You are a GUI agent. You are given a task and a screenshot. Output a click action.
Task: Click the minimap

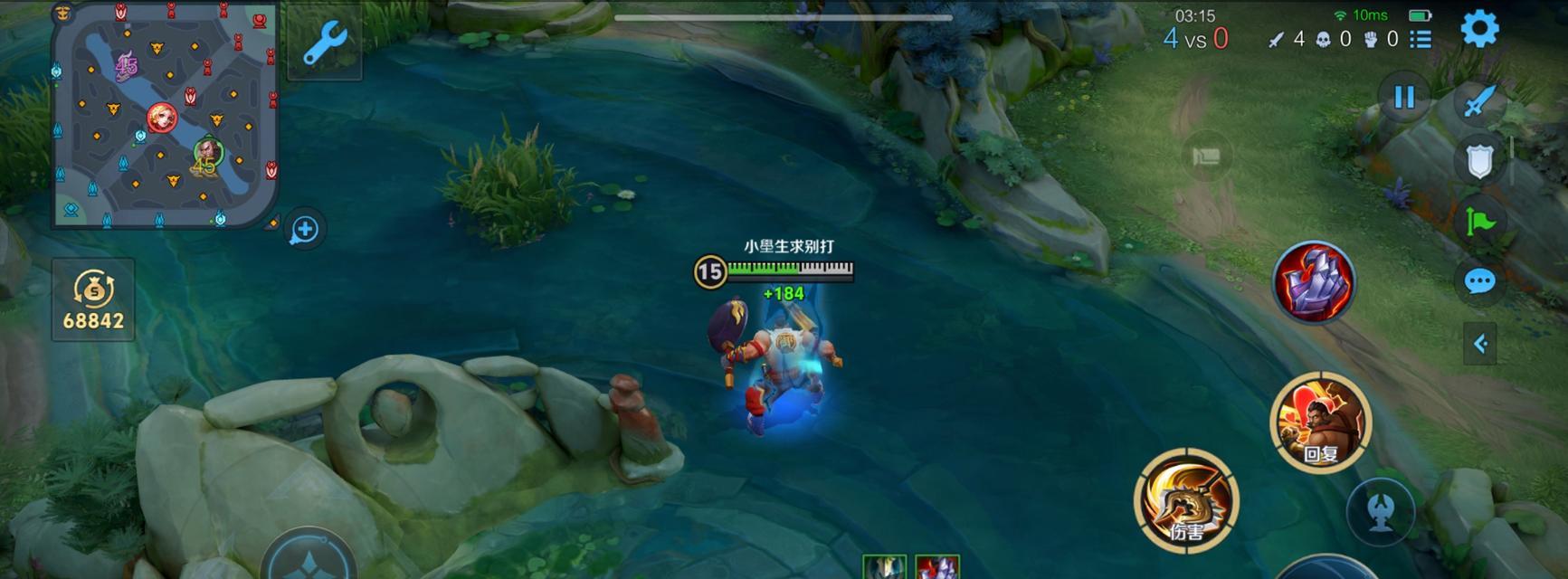[164, 115]
